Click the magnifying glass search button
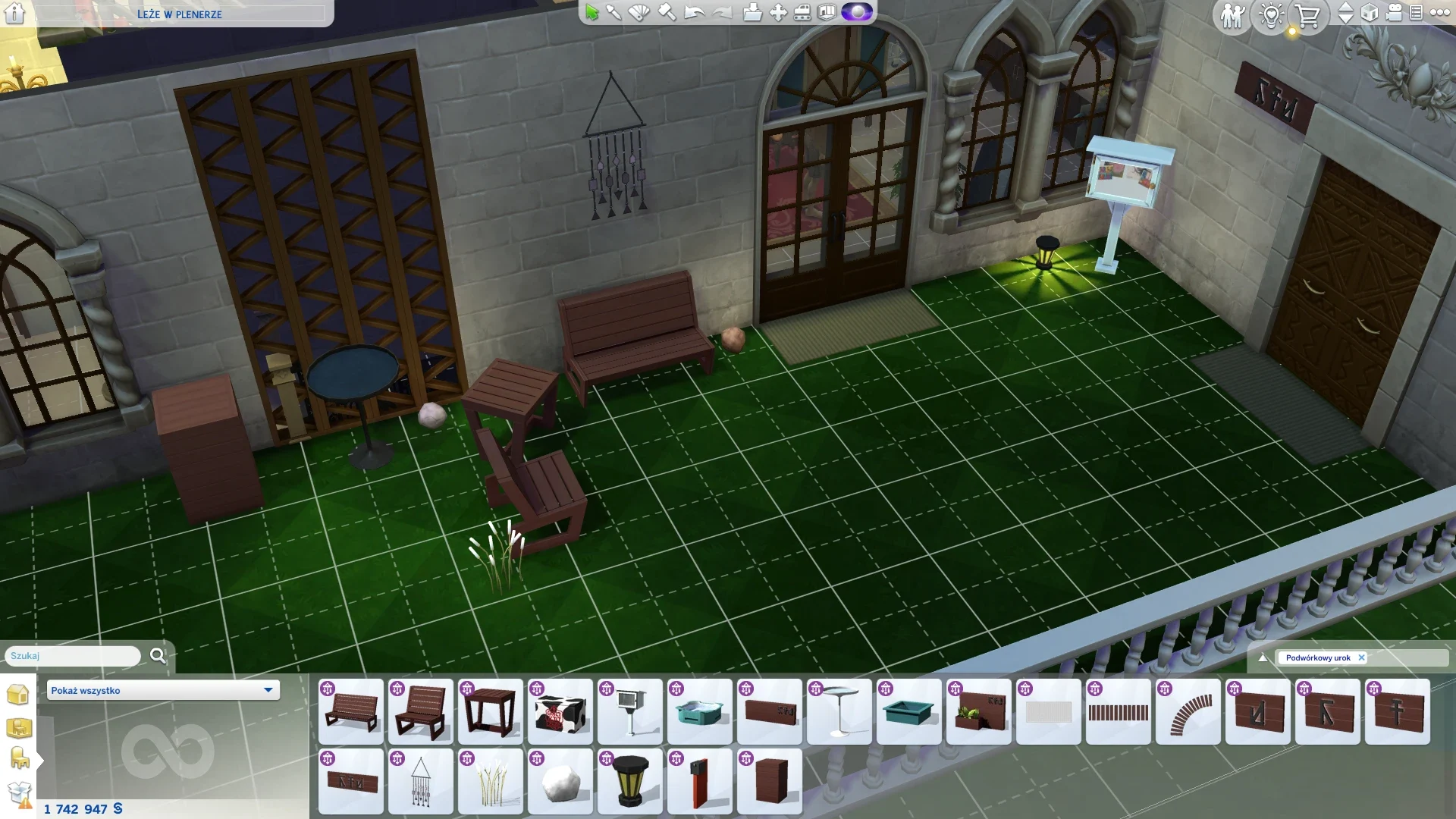 [x=158, y=656]
